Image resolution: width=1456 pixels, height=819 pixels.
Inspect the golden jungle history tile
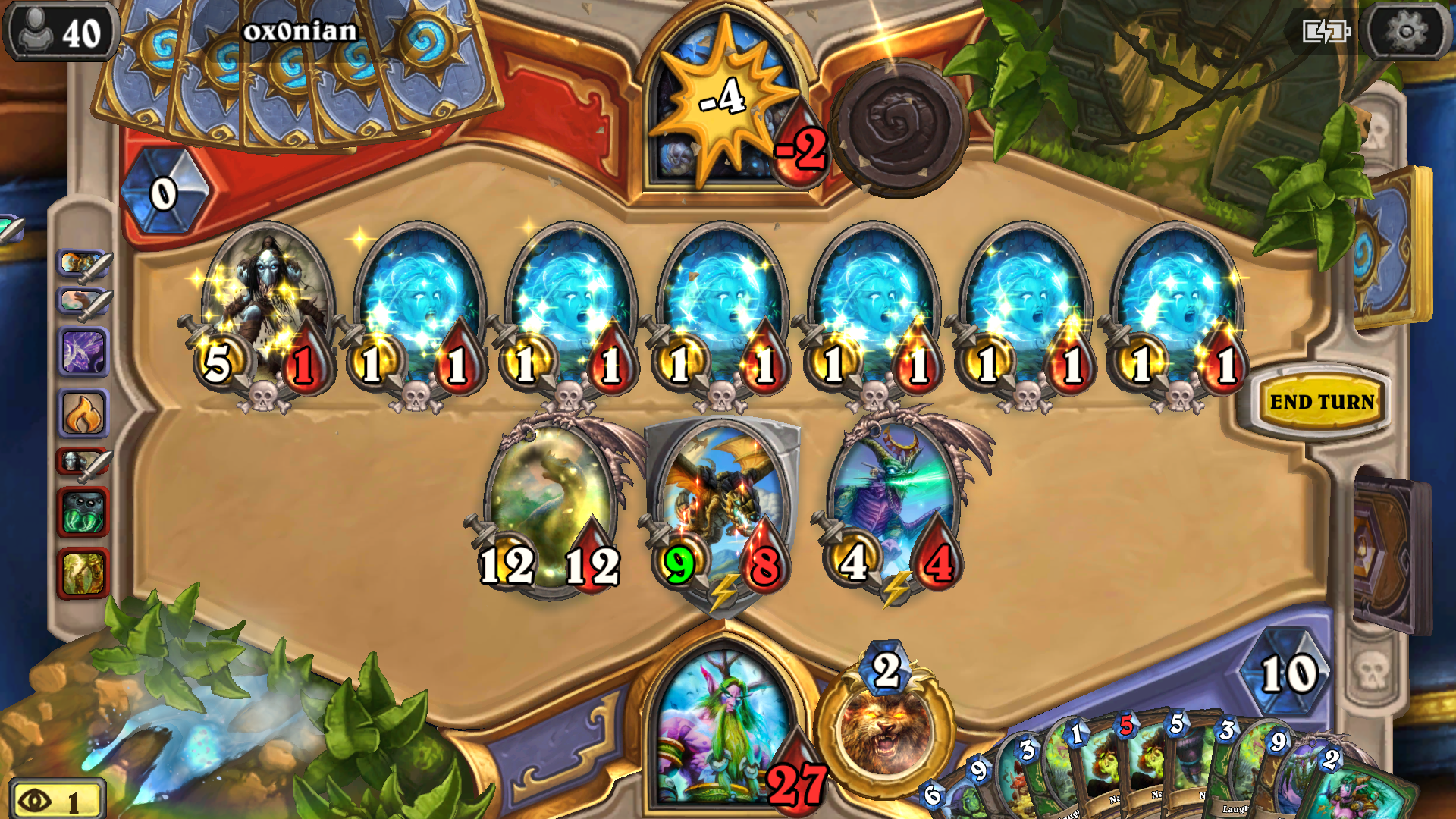coord(83,573)
